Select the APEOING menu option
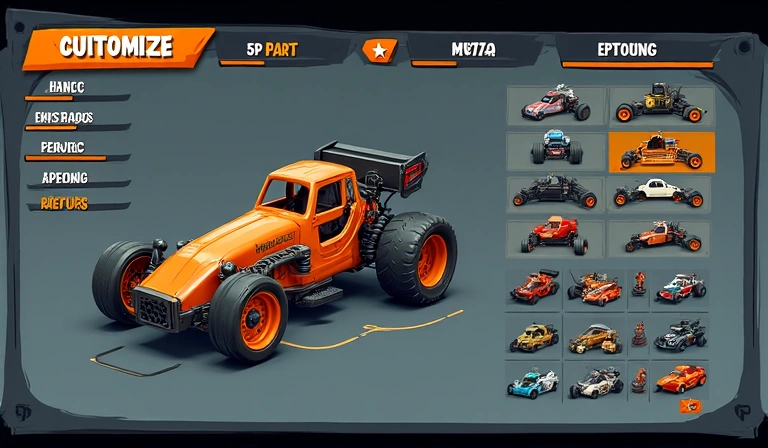This screenshot has width=768, height=448. (65, 177)
